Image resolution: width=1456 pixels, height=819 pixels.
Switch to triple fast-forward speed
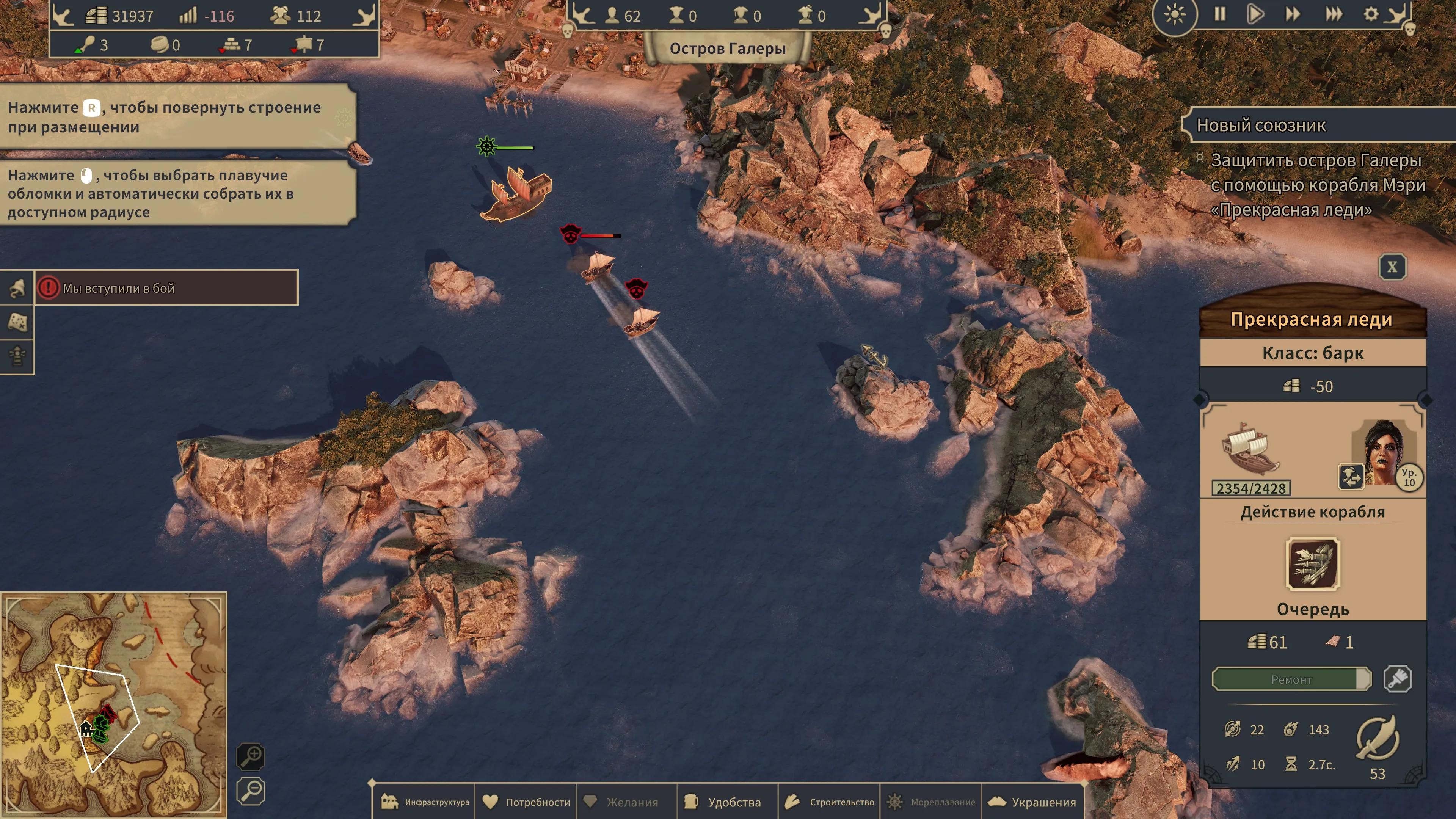pyautogui.click(x=1334, y=14)
